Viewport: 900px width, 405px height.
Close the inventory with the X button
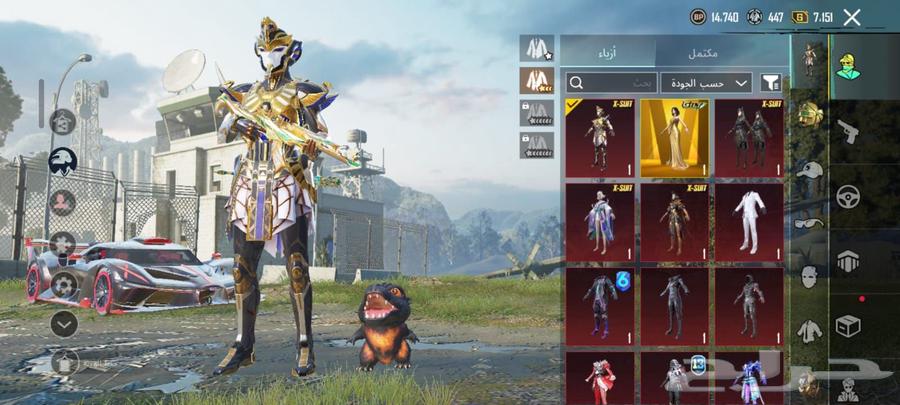852,17
